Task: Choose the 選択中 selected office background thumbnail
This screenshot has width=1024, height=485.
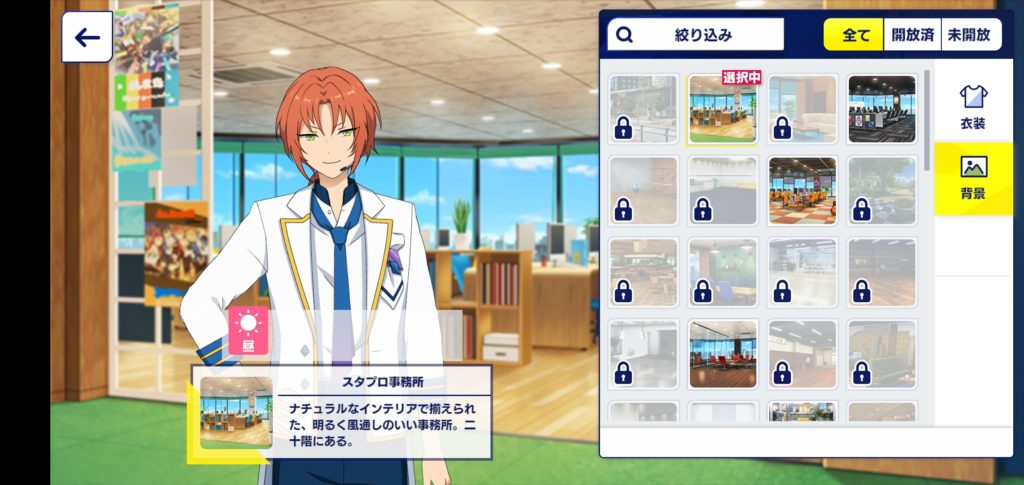Action: pyautogui.click(x=723, y=109)
